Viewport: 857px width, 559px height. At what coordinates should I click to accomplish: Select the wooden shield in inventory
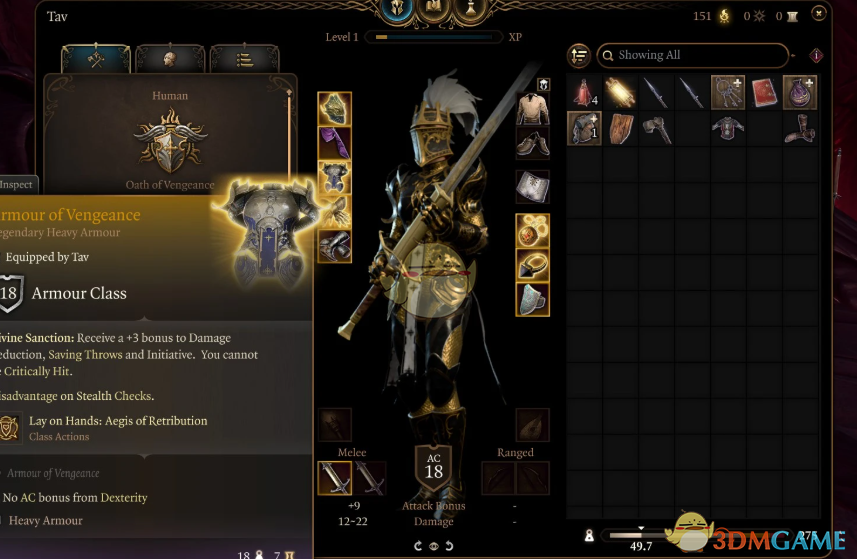click(x=620, y=128)
